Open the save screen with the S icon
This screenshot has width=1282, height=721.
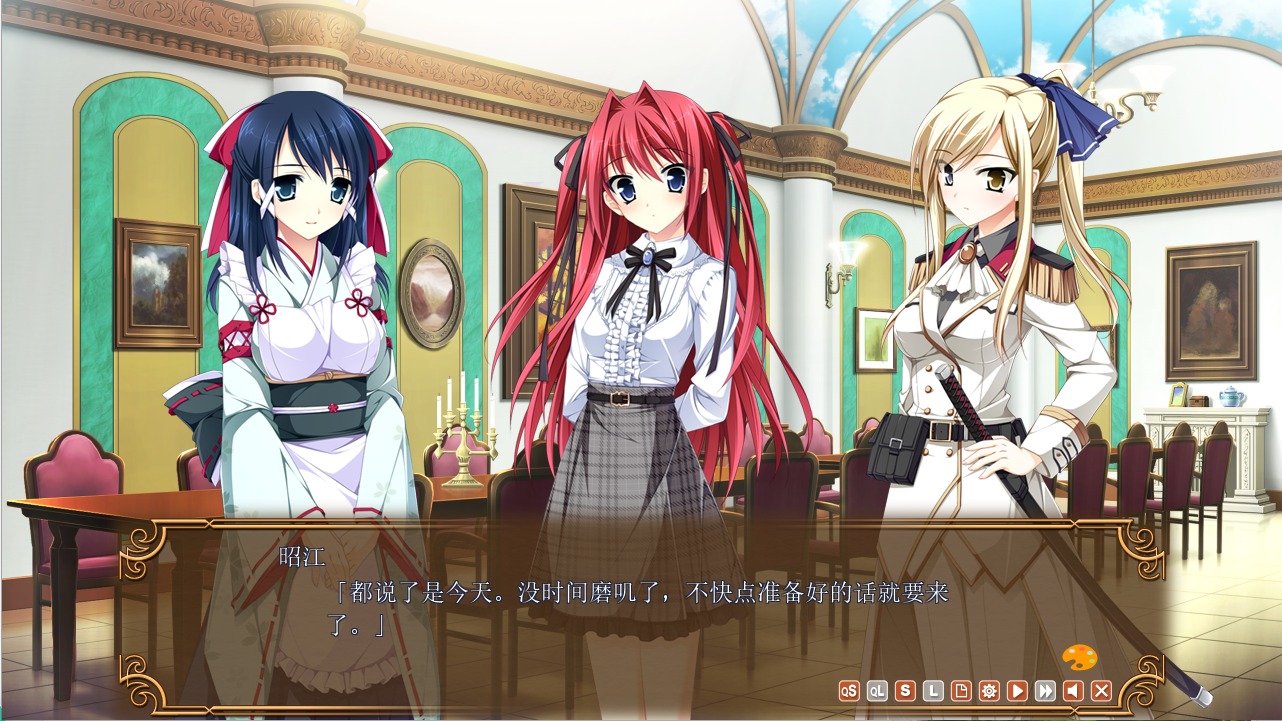pos(905,691)
